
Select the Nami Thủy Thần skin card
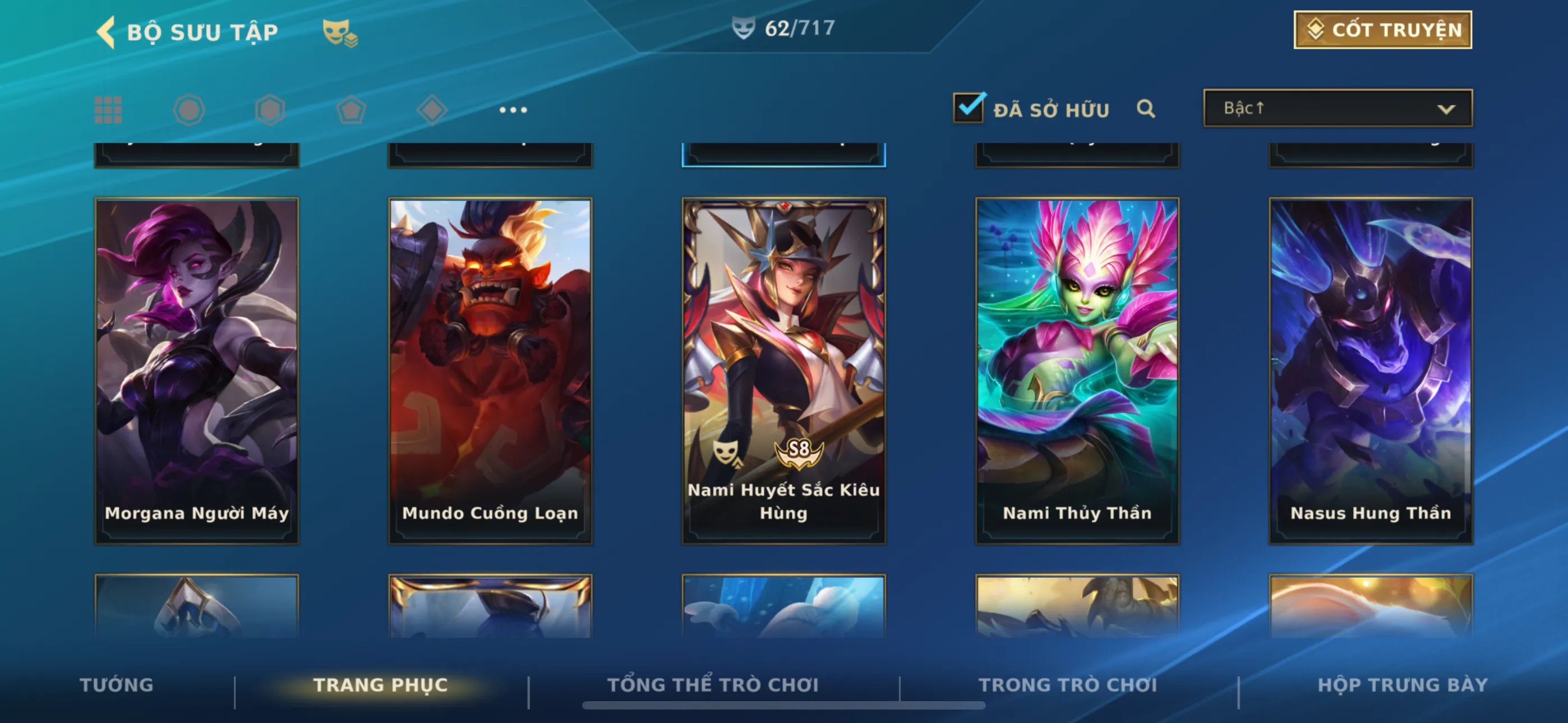point(1077,370)
